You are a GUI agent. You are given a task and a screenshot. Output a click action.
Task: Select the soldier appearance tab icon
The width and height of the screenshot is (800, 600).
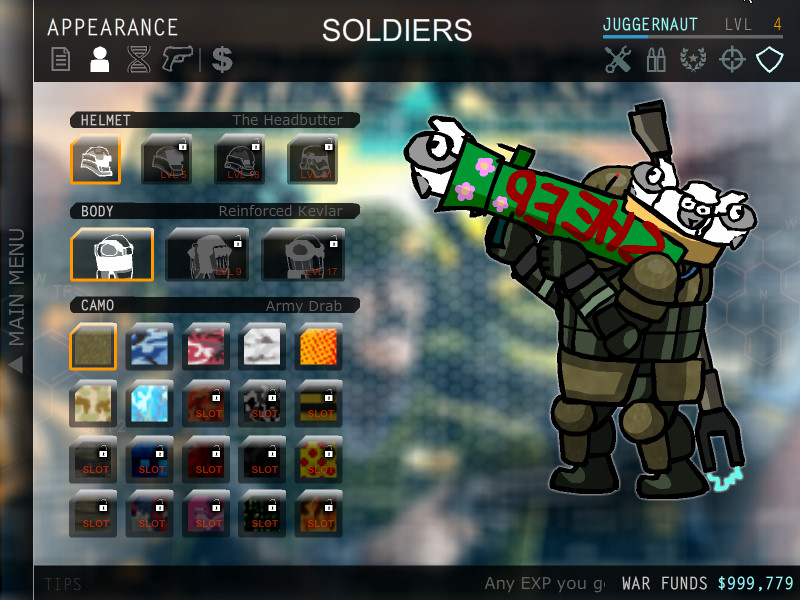point(99,60)
